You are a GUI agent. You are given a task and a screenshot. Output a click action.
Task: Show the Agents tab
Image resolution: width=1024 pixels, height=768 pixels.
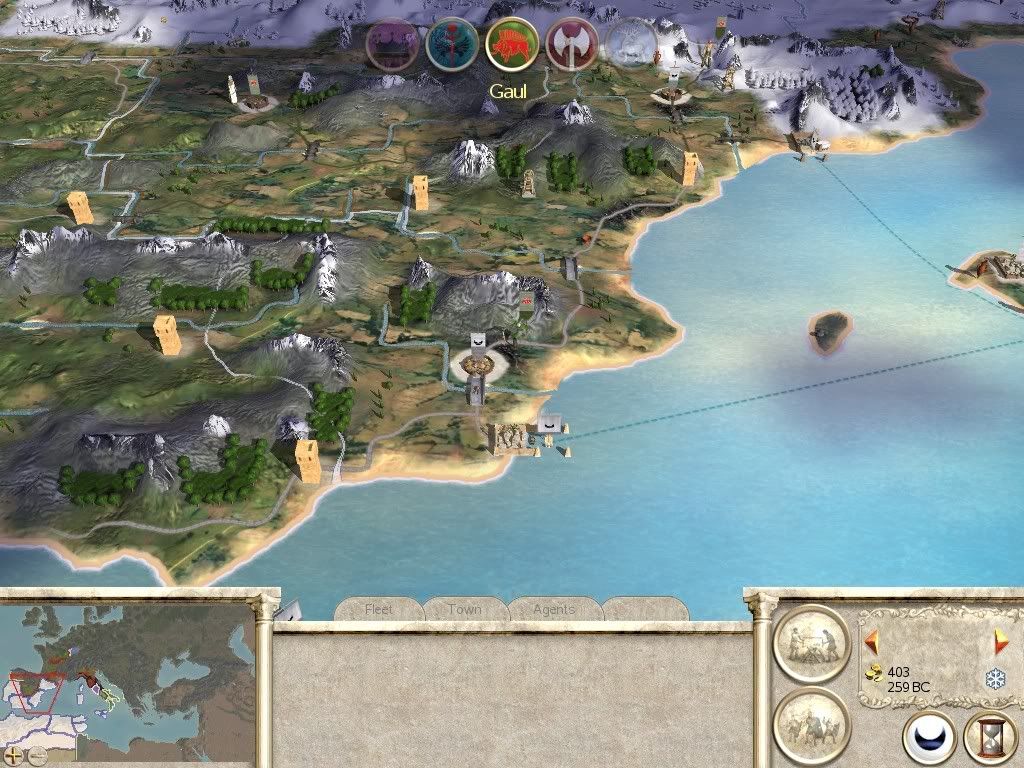[553, 609]
